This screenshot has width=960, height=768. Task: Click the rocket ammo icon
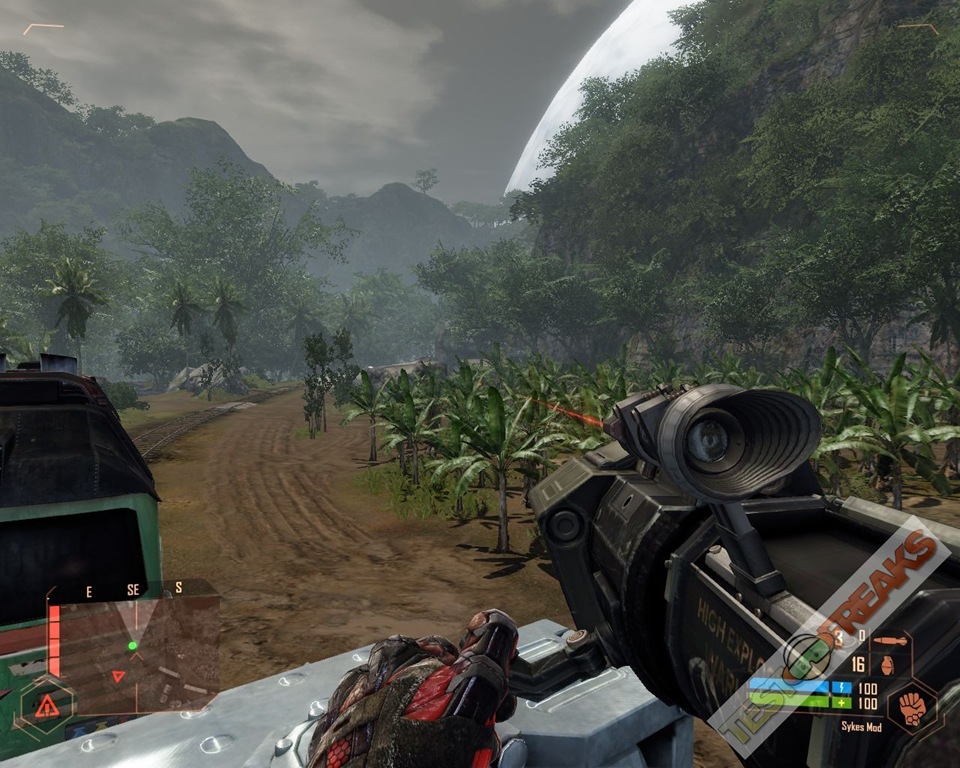(889, 639)
